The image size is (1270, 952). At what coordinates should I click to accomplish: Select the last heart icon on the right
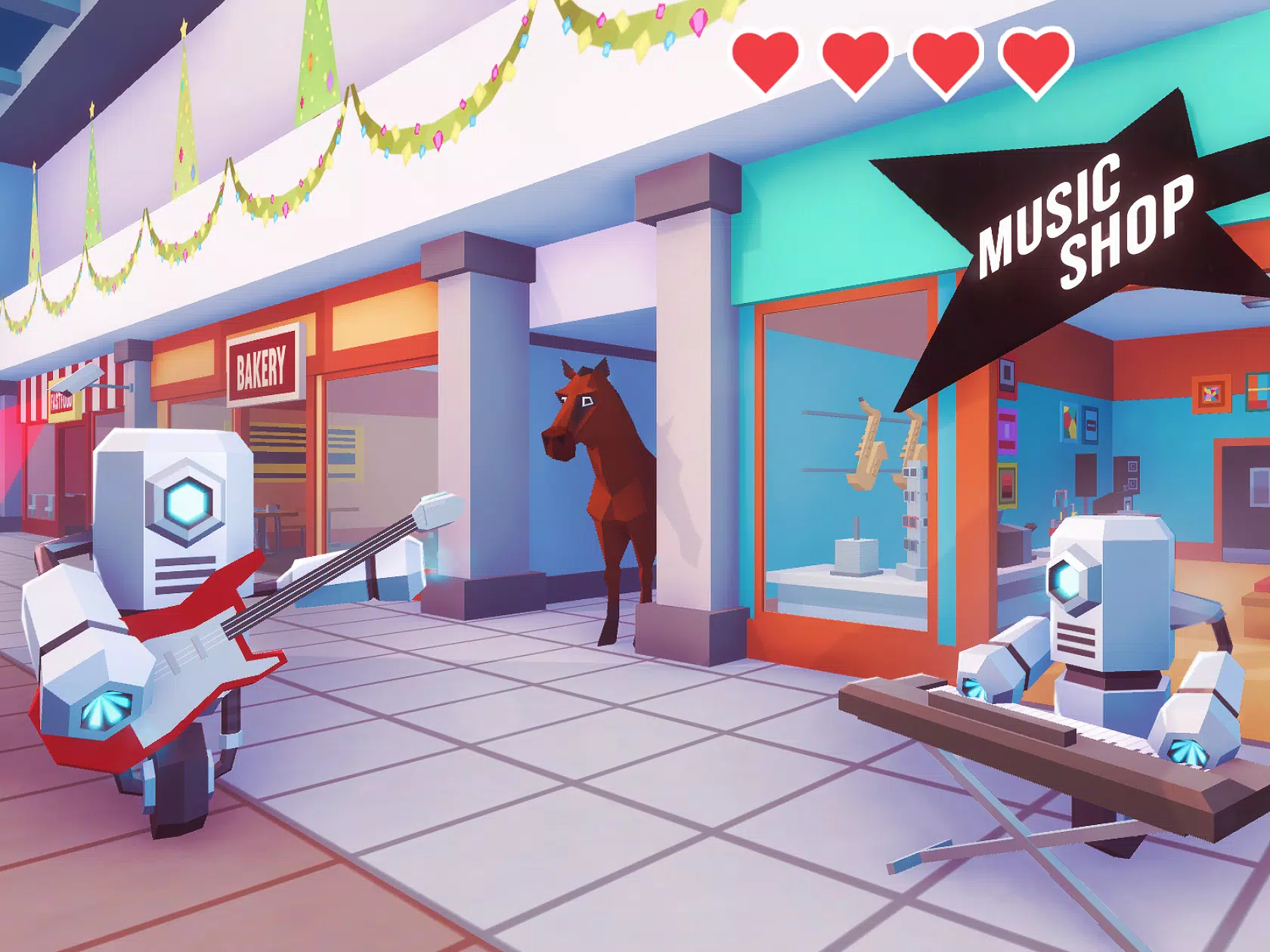coord(1034,62)
